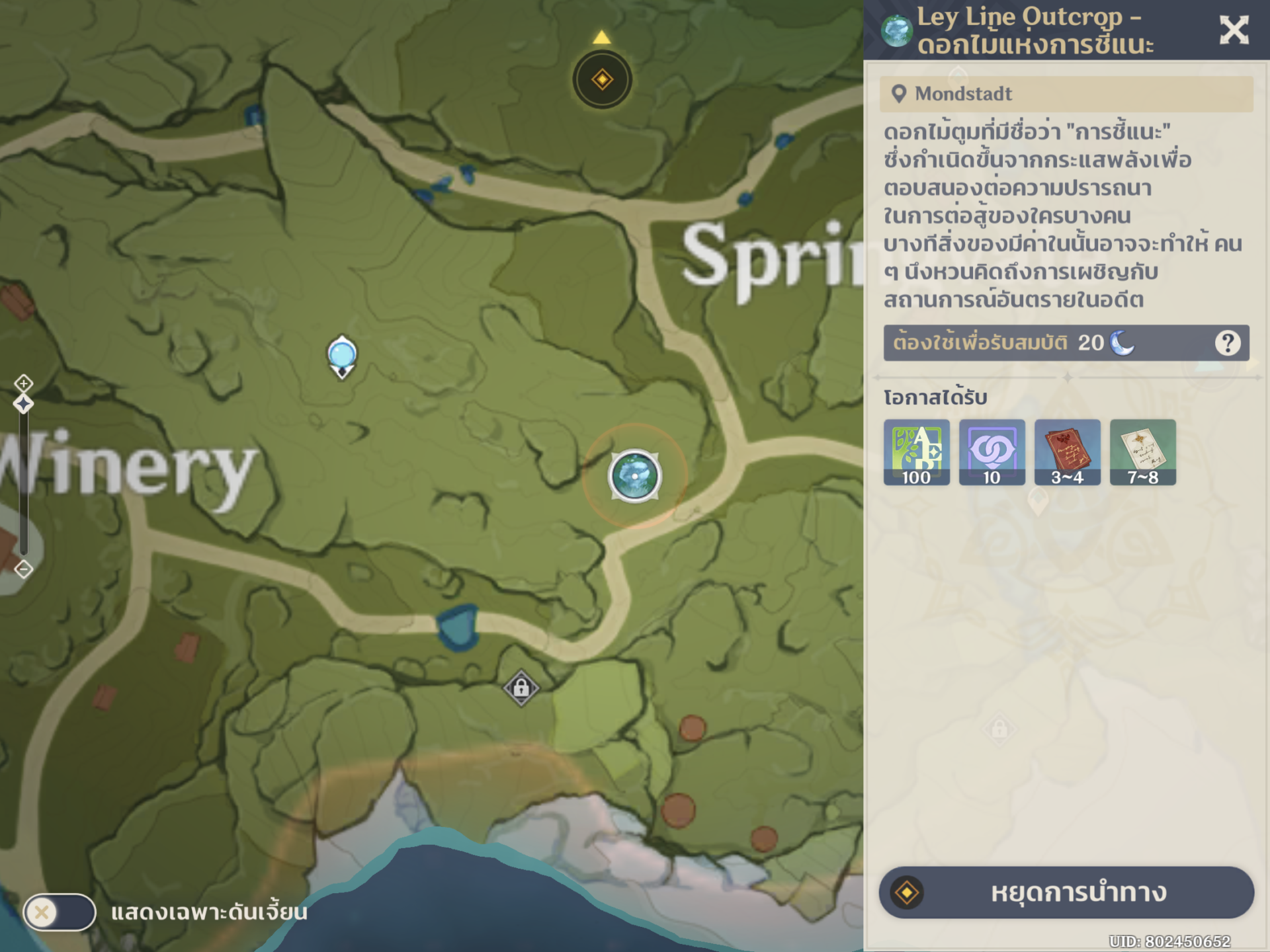
Task: Select the yellow diamond quest navigation marker
Action: [602, 80]
